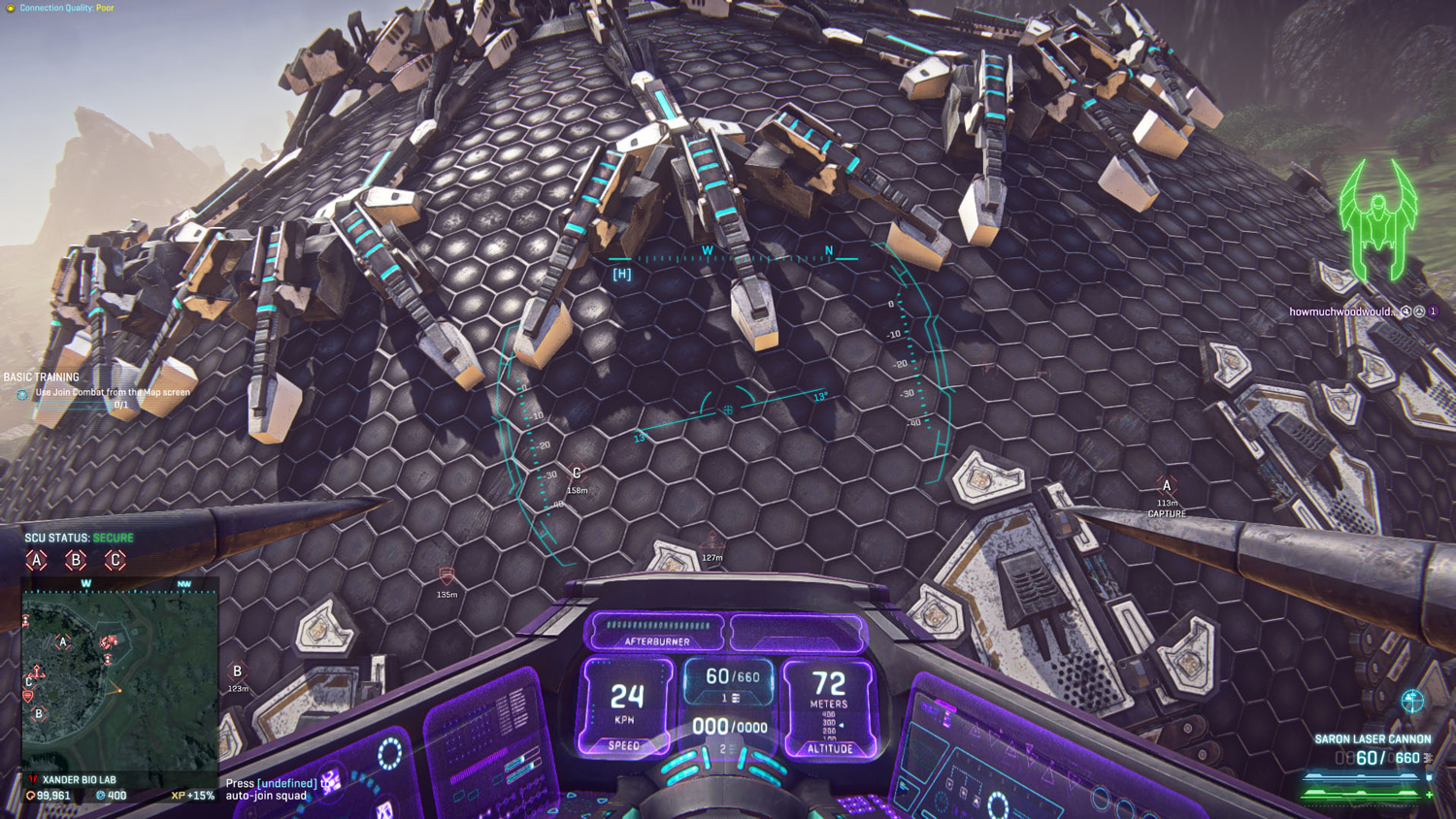Click the point A marker on the minimap
The height and width of the screenshot is (819, 1456).
click(63, 641)
